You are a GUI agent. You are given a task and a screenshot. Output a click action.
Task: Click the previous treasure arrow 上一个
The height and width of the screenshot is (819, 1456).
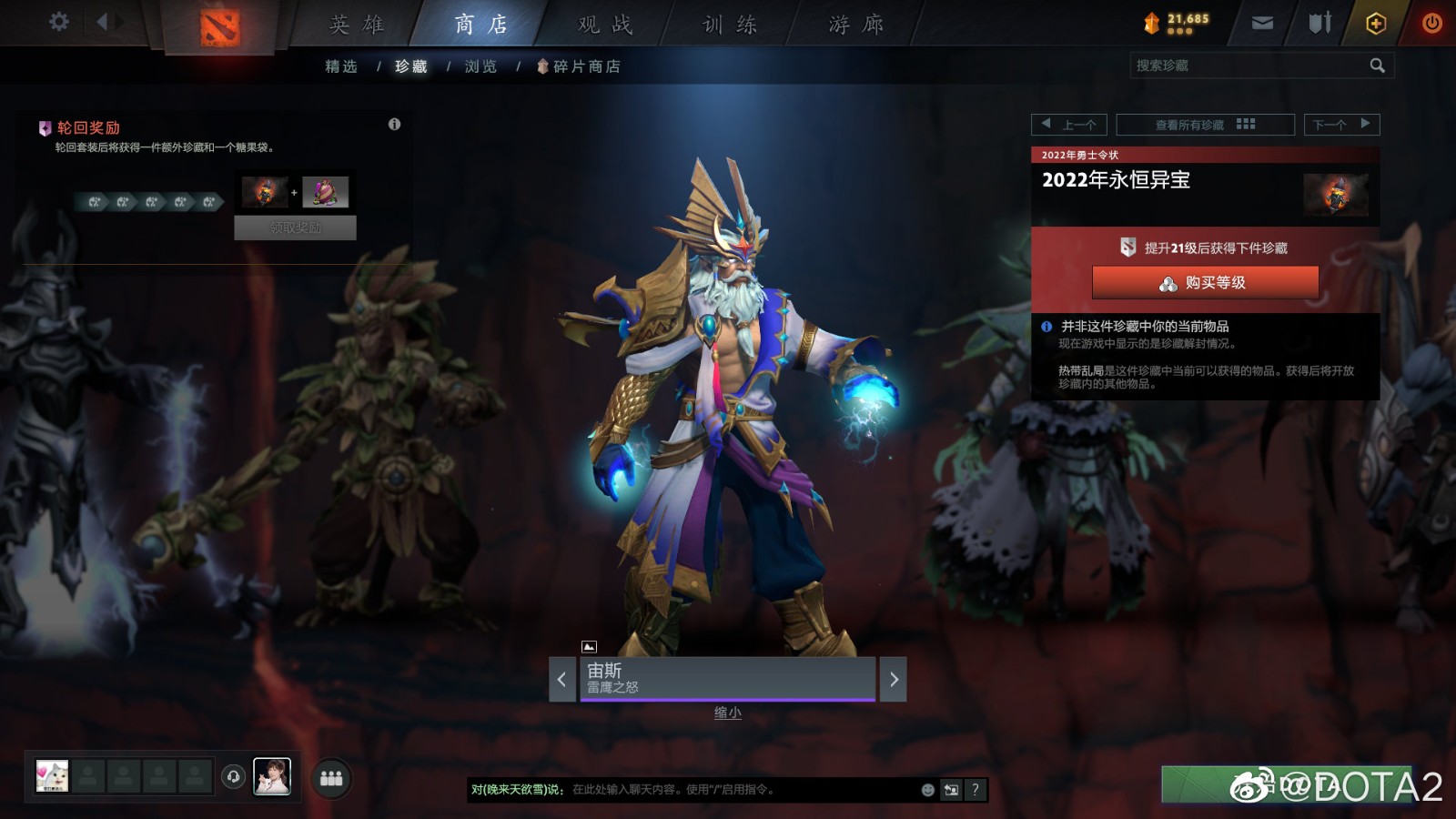point(1070,125)
